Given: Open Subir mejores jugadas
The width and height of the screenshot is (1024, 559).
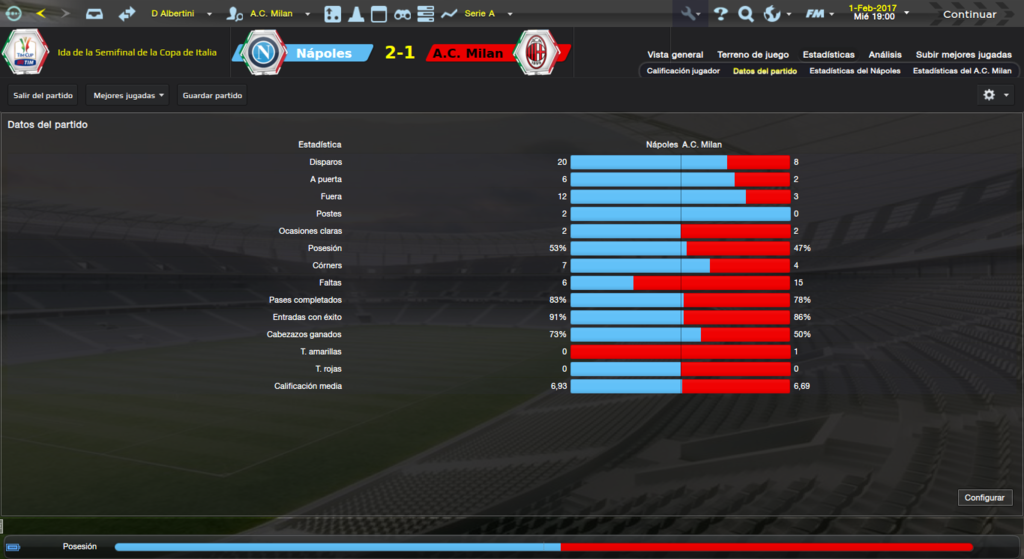Looking at the screenshot, I should click(x=961, y=54).
